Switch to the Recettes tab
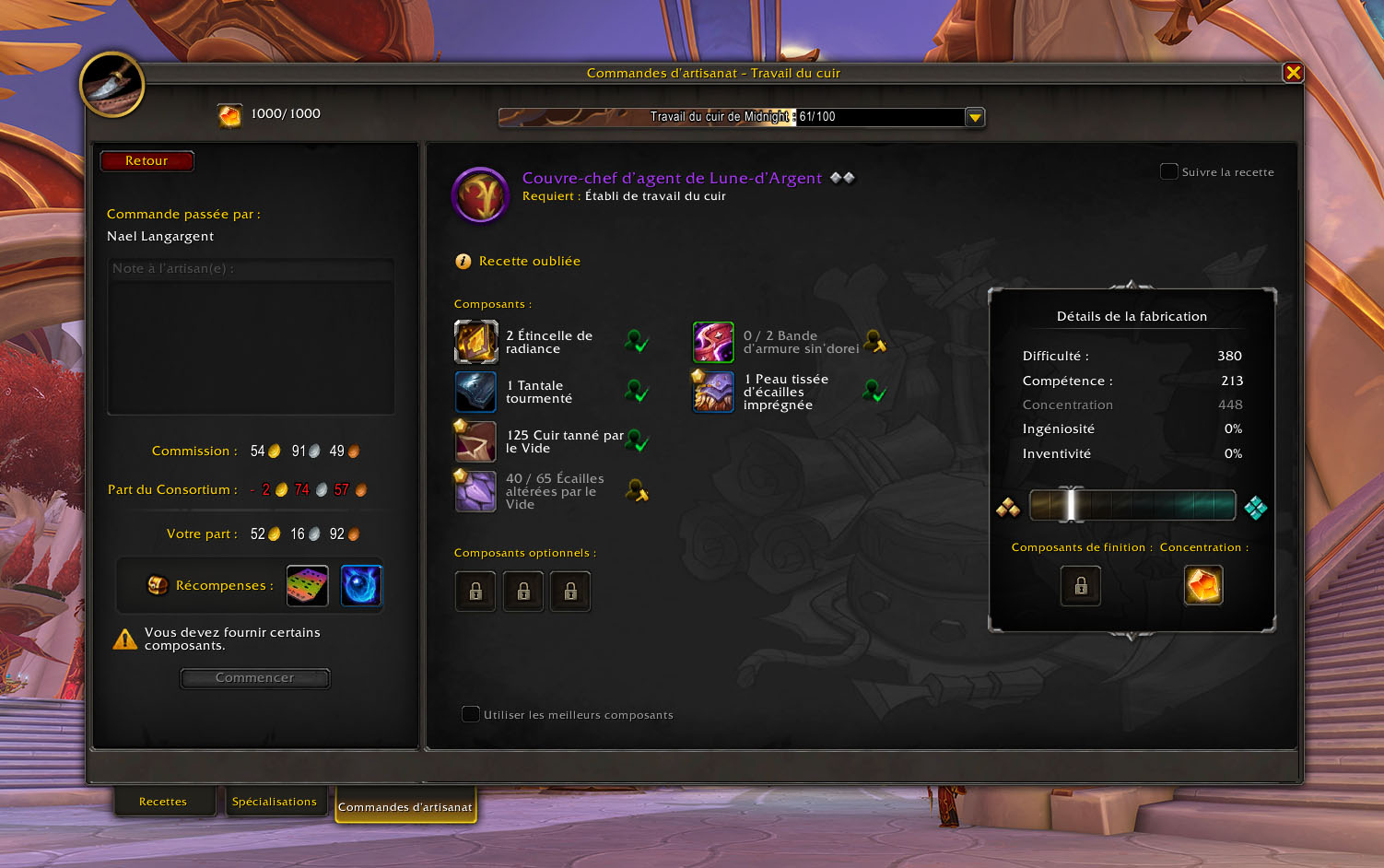Image resolution: width=1384 pixels, height=868 pixels. (163, 802)
